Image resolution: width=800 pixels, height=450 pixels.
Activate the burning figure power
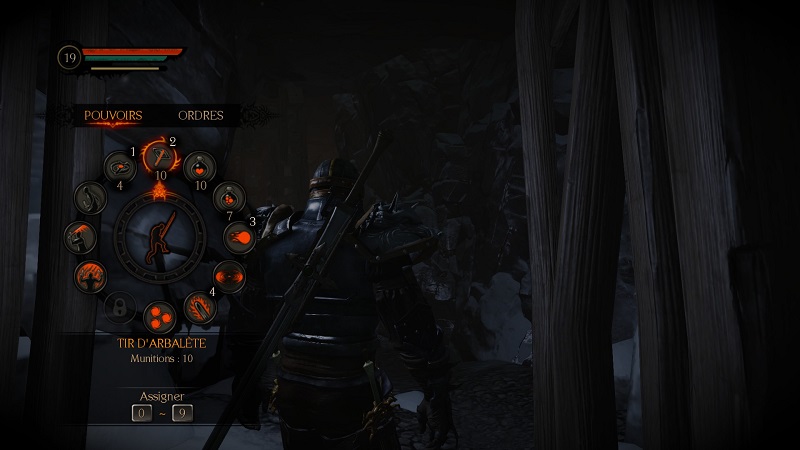pos(90,274)
